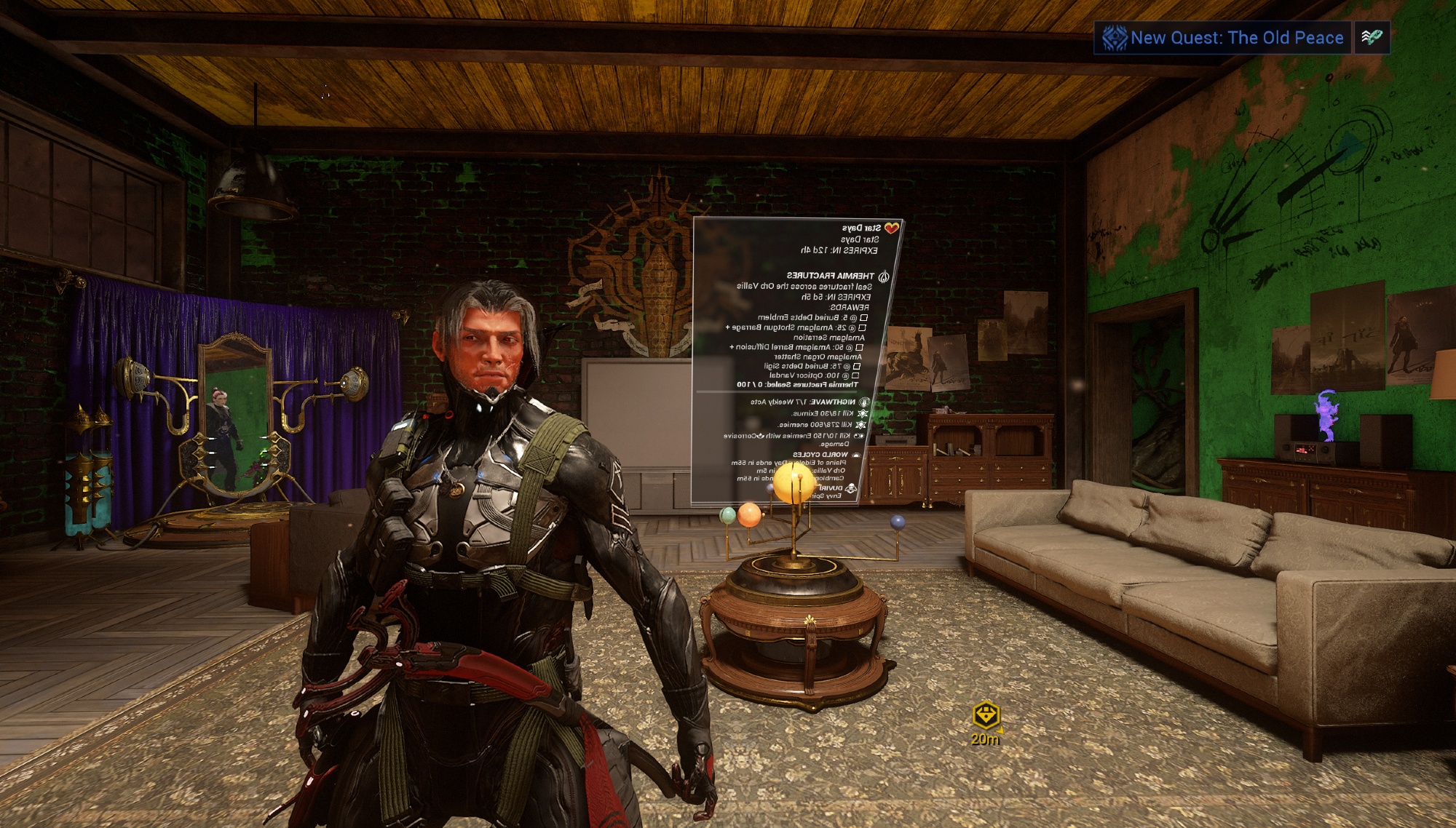Screen dimensions: 1456x828
Task: Select the yellow 20m waypoint marker
Action: pos(986,715)
